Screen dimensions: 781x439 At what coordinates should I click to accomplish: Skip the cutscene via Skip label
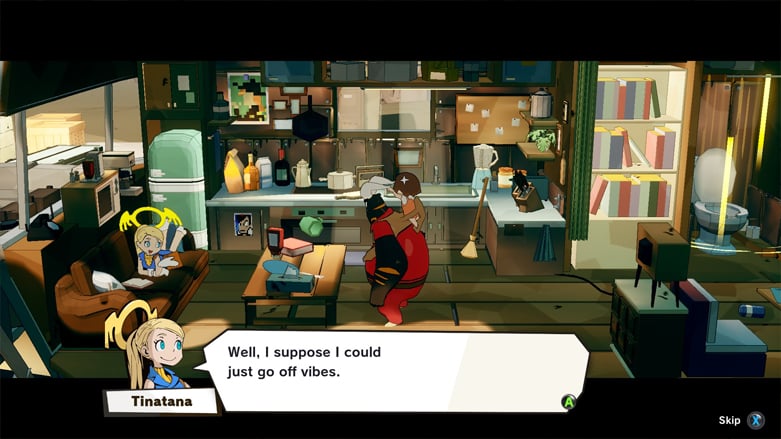pos(730,420)
